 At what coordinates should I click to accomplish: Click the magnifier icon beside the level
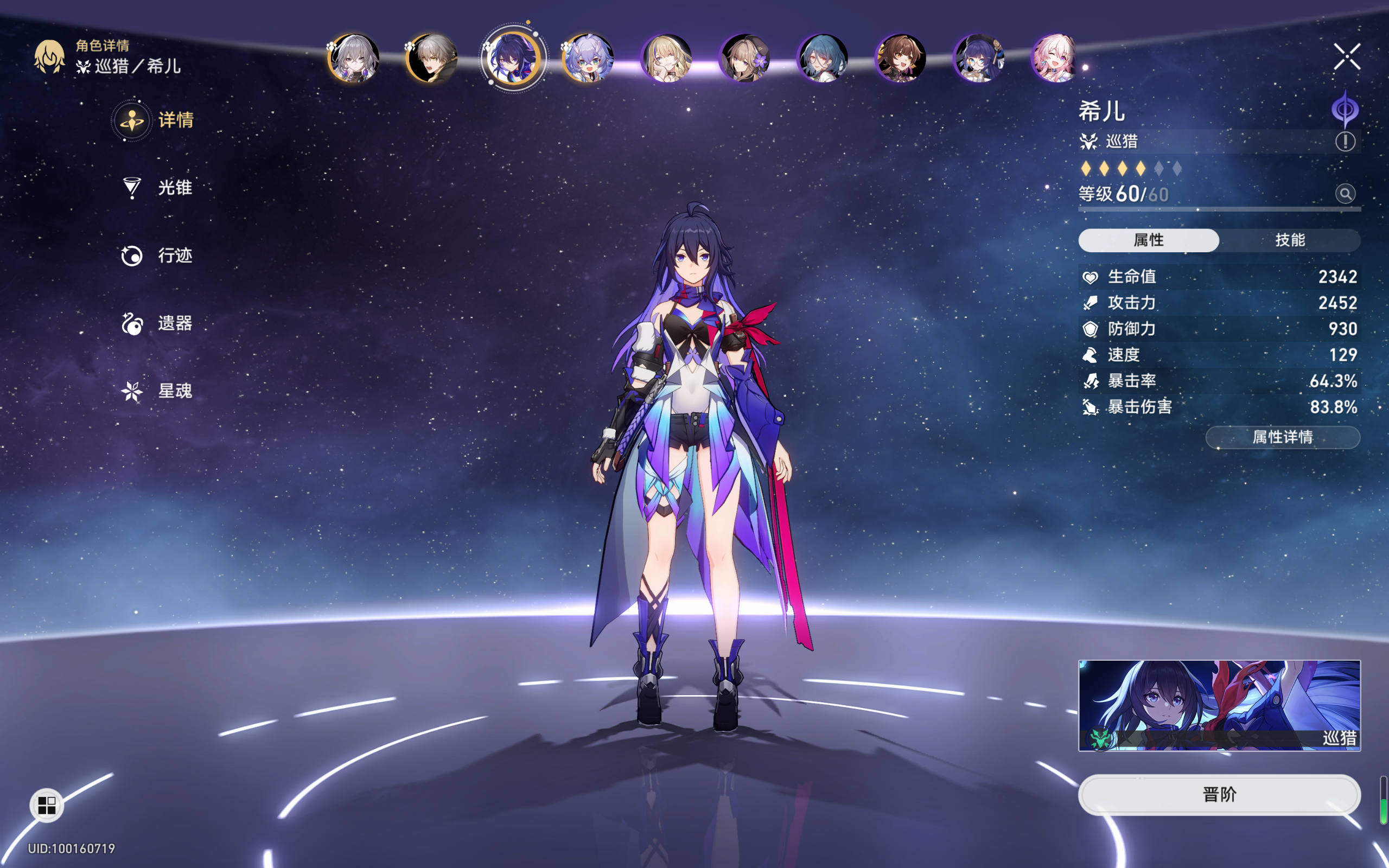tap(1345, 194)
